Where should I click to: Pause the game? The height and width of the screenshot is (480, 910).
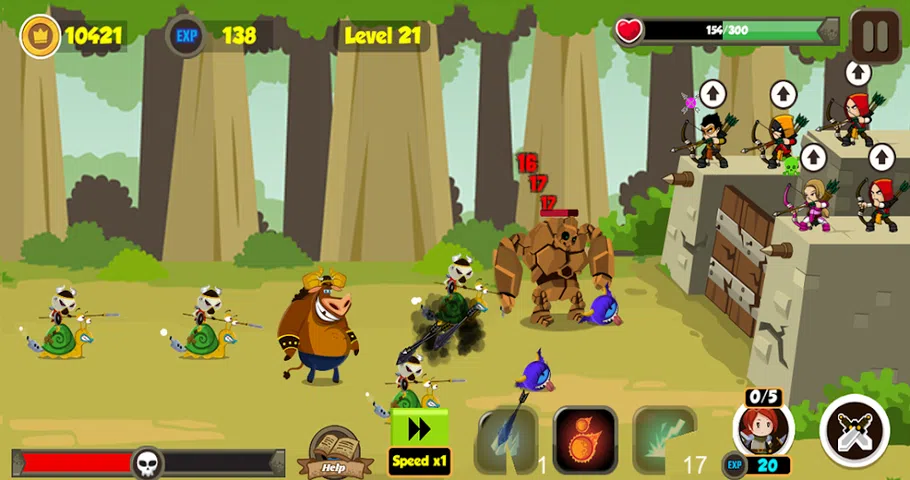pyautogui.click(x=875, y=36)
